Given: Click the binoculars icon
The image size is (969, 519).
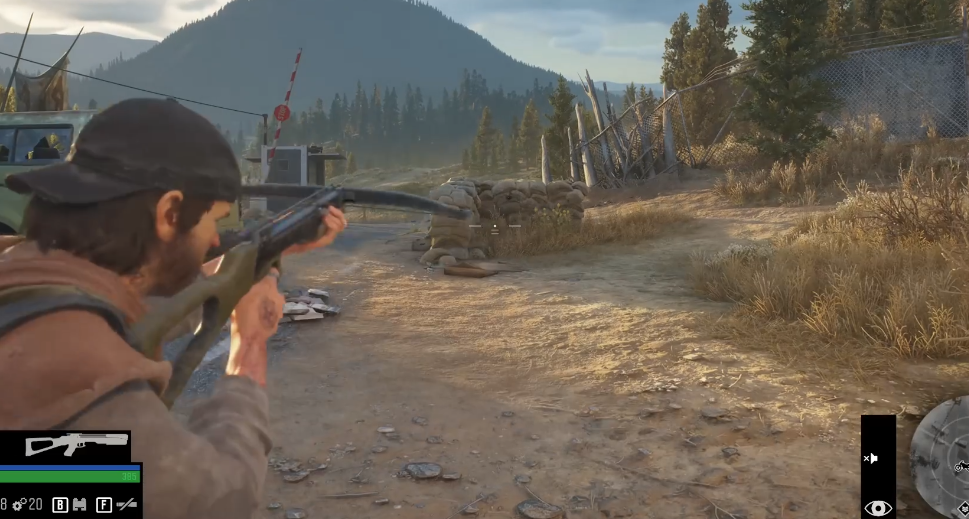Looking at the screenshot, I should point(80,505).
